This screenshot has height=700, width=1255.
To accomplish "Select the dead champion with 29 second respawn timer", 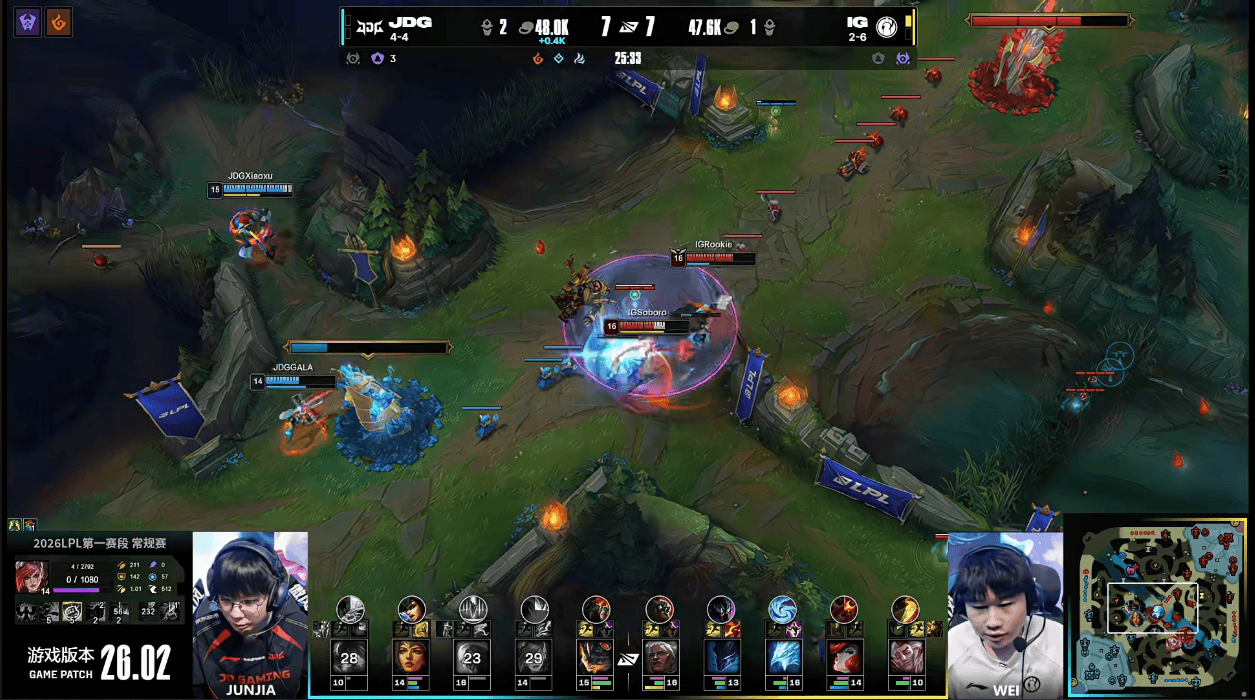I will coord(535,658).
